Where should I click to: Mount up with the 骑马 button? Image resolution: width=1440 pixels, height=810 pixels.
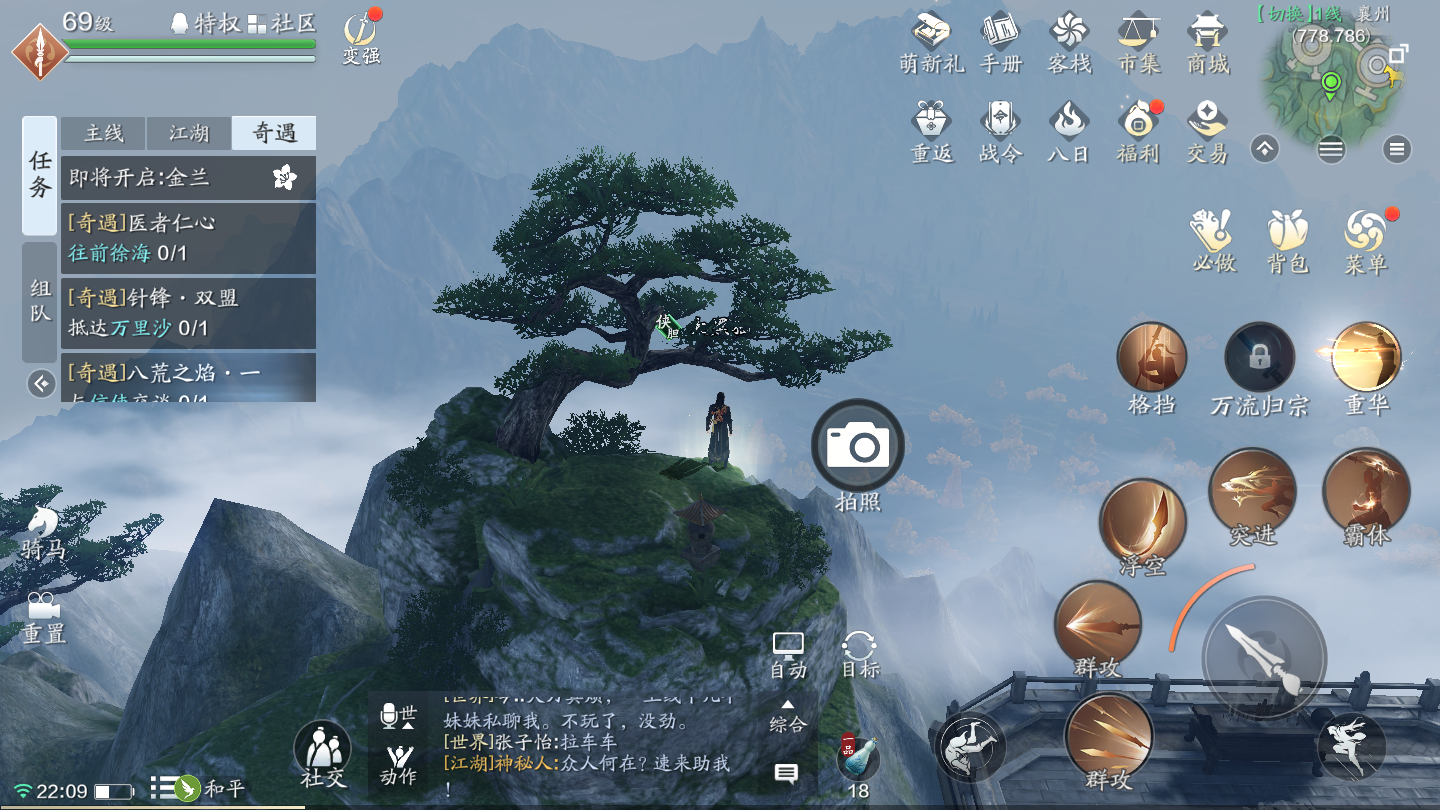43,532
